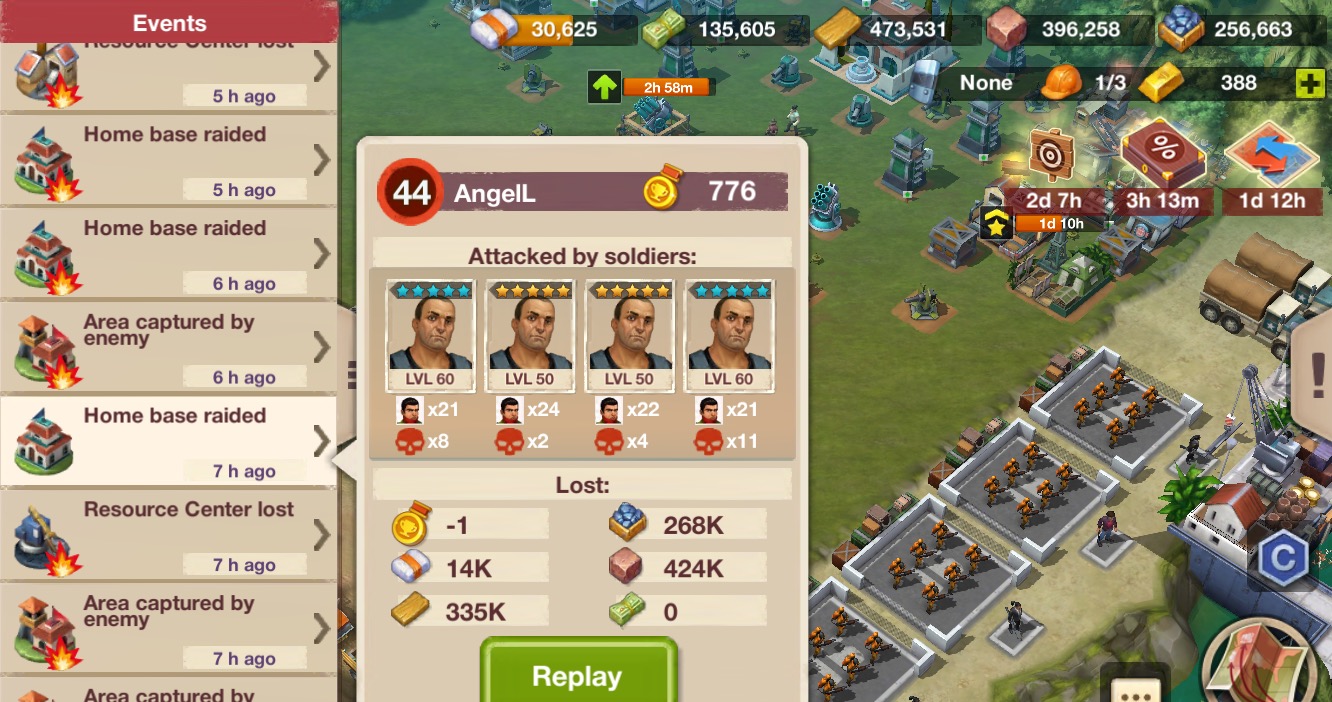Tap the builder hard hat 1/3 indicator
Screen dimensions: 1332x702
(x=1062, y=83)
